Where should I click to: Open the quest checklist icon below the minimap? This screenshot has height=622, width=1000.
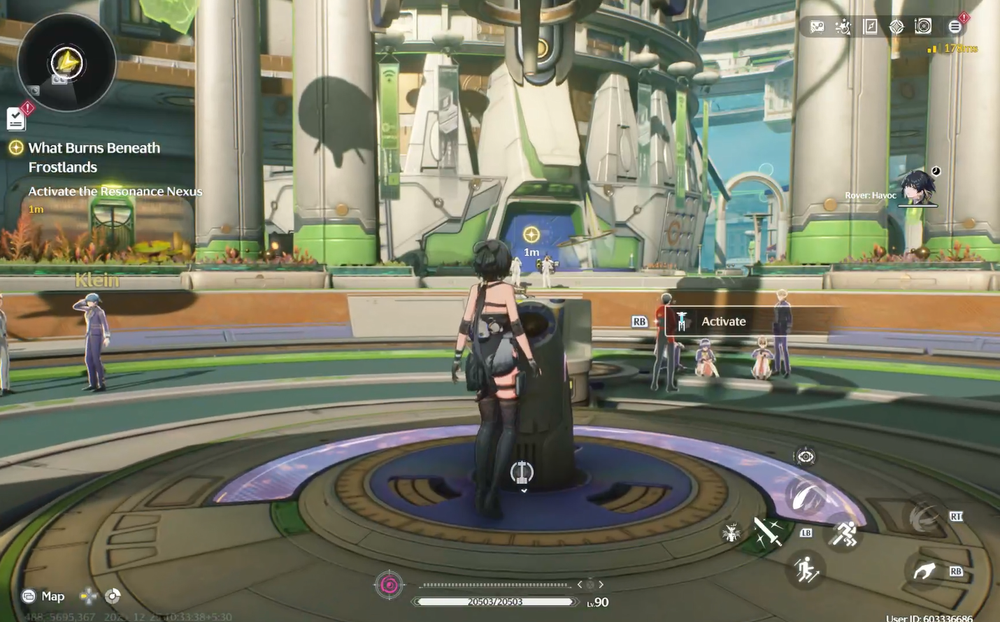(16, 118)
